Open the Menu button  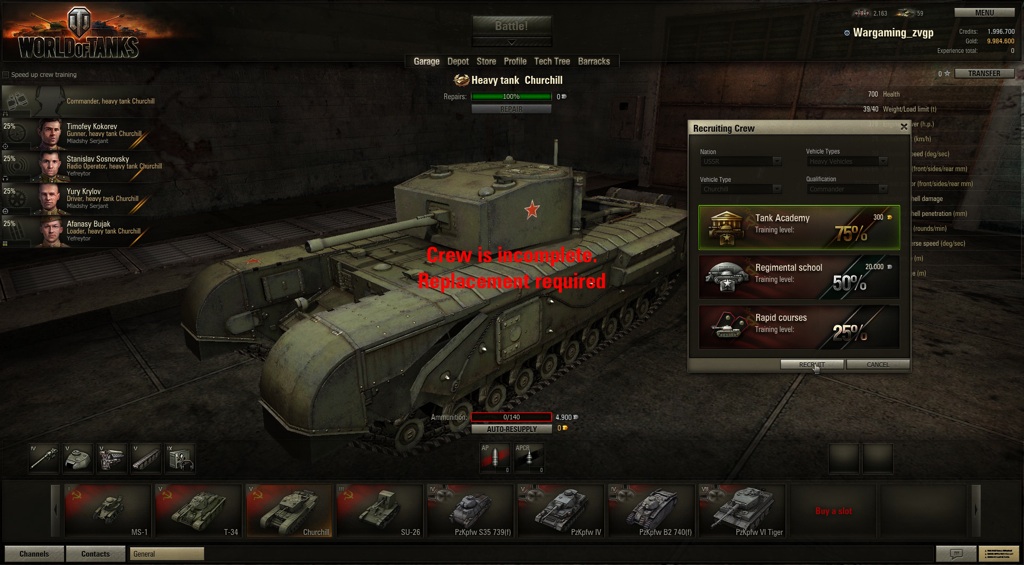pyautogui.click(x=984, y=13)
